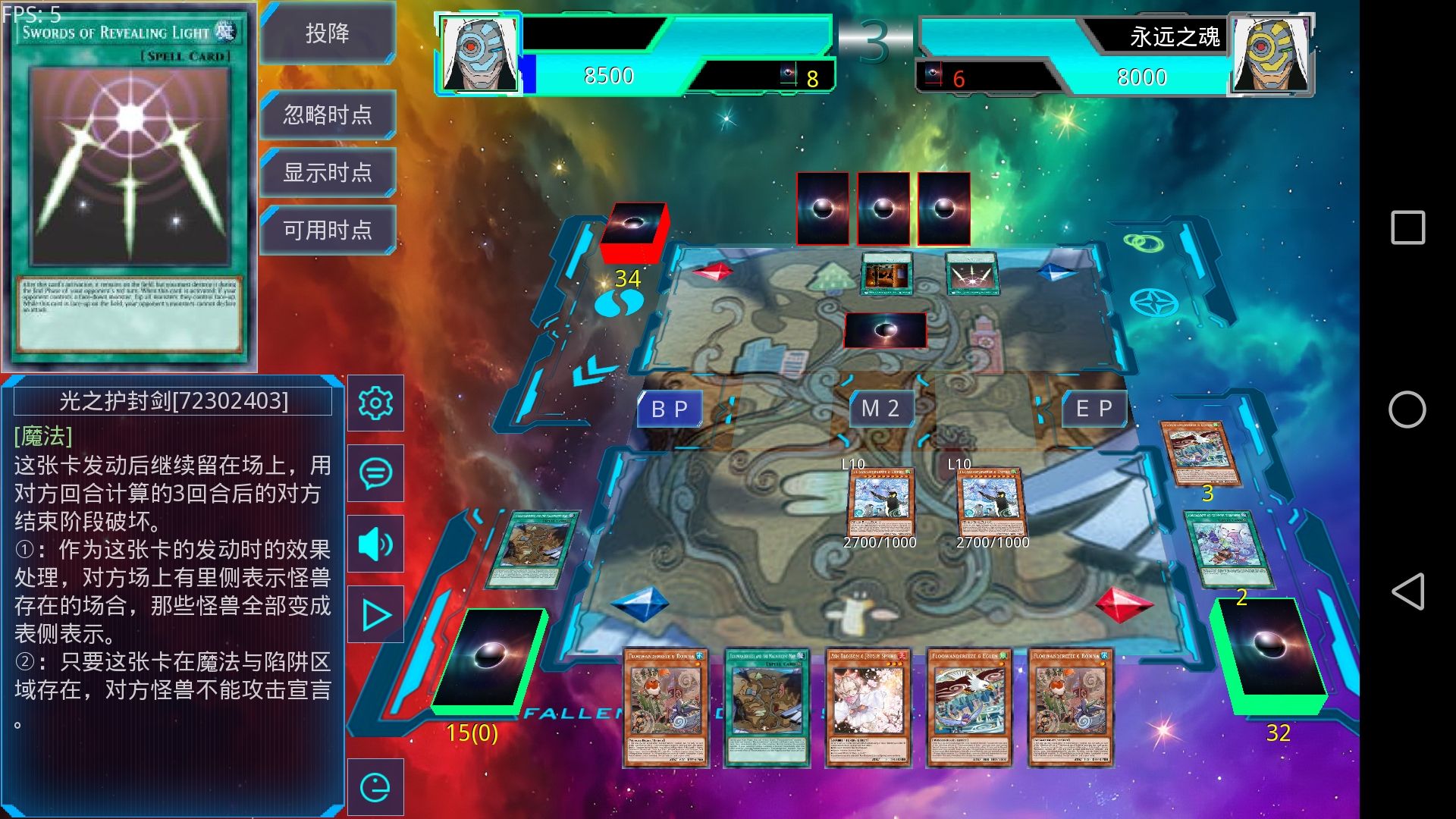Choose the Magnificent Map spell in hand
This screenshot has height=819, width=1456.
767,707
